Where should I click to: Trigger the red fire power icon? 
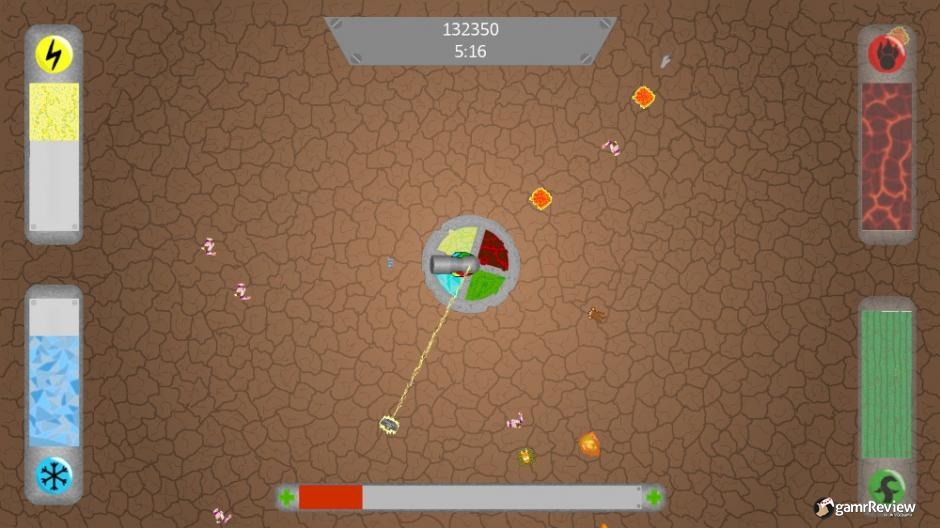click(x=886, y=54)
